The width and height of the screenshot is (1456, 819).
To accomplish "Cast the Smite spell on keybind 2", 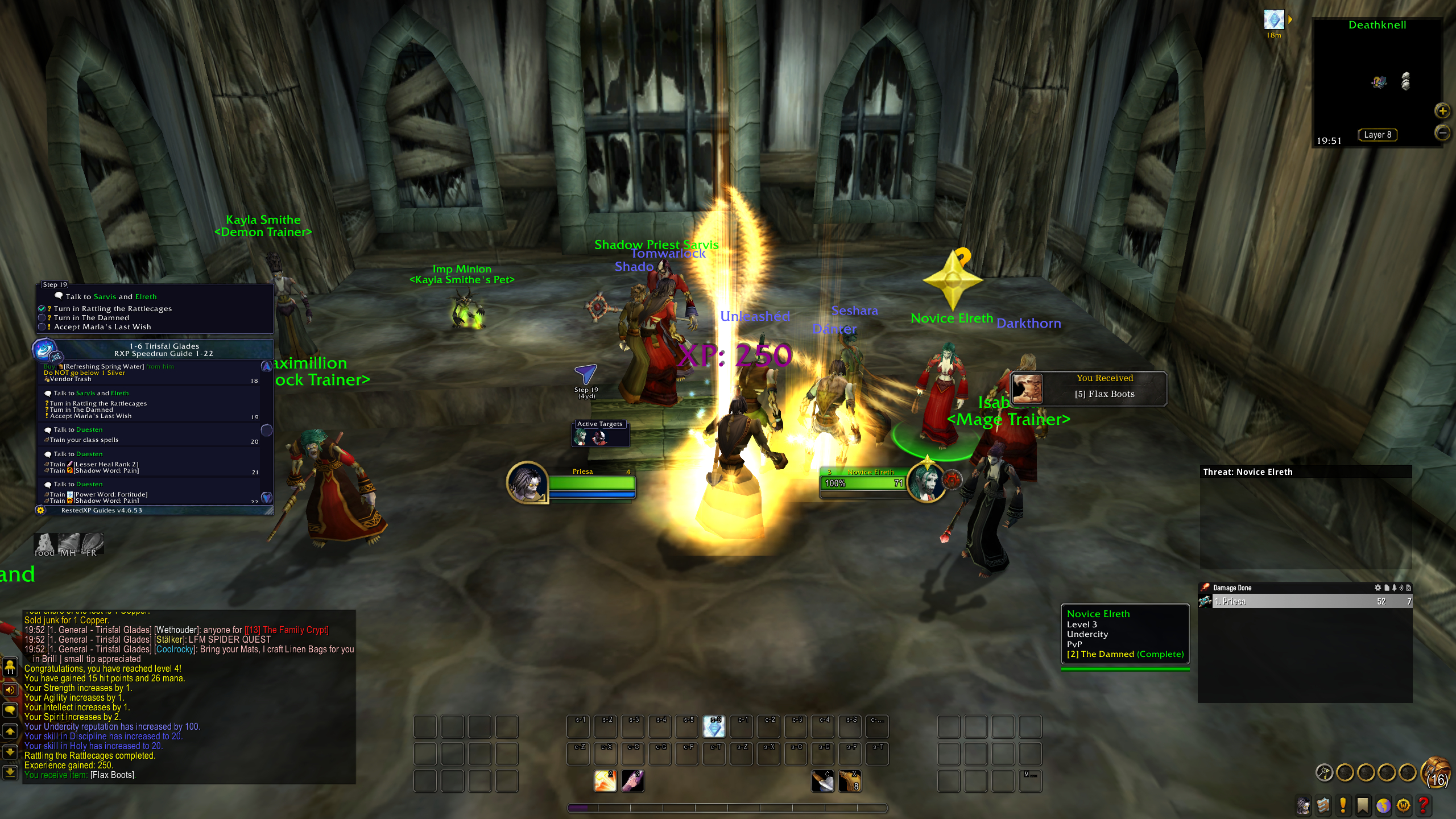I will tap(605, 781).
